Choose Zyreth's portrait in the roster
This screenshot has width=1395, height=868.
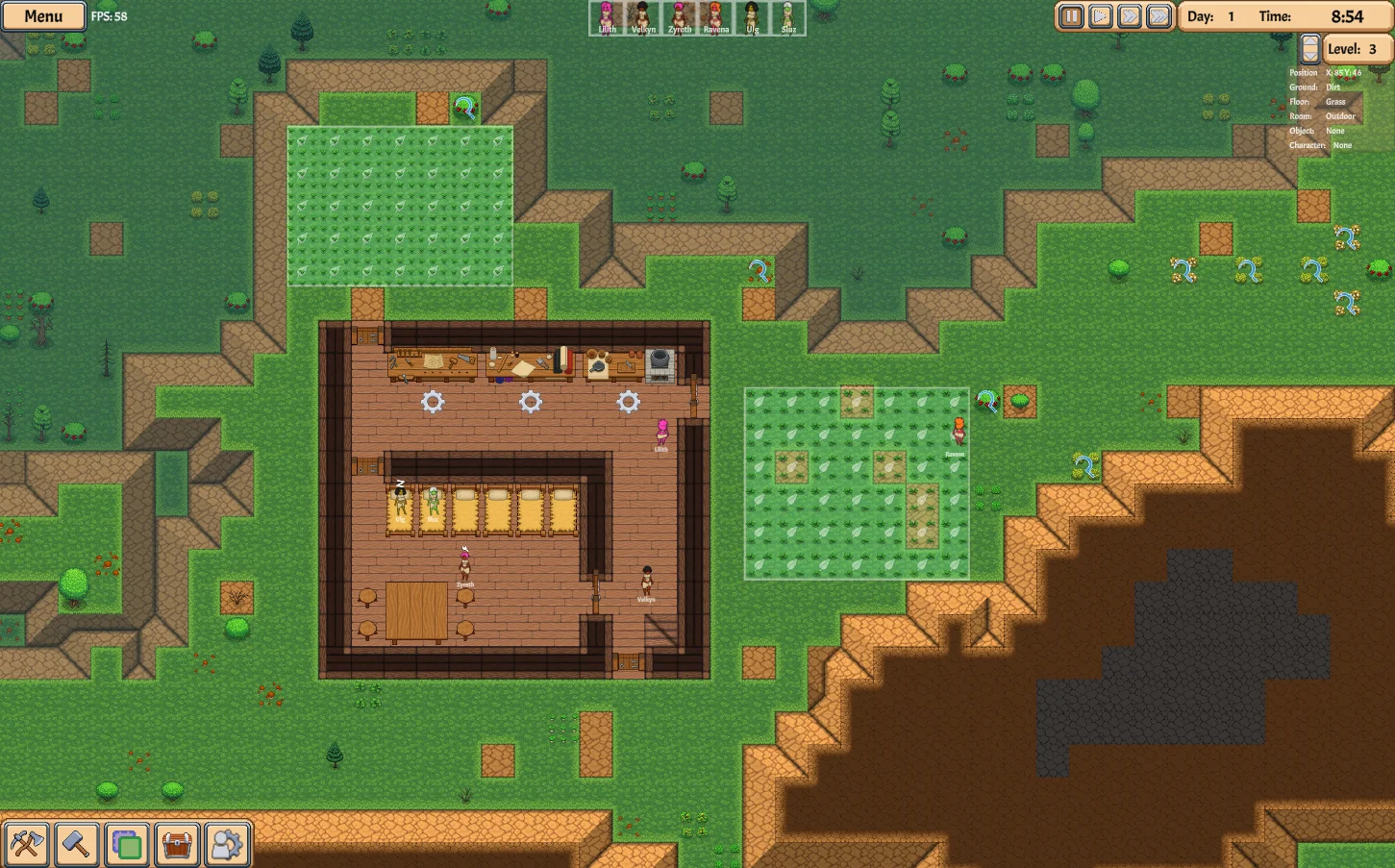pyautogui.click(x=680, y=17)
